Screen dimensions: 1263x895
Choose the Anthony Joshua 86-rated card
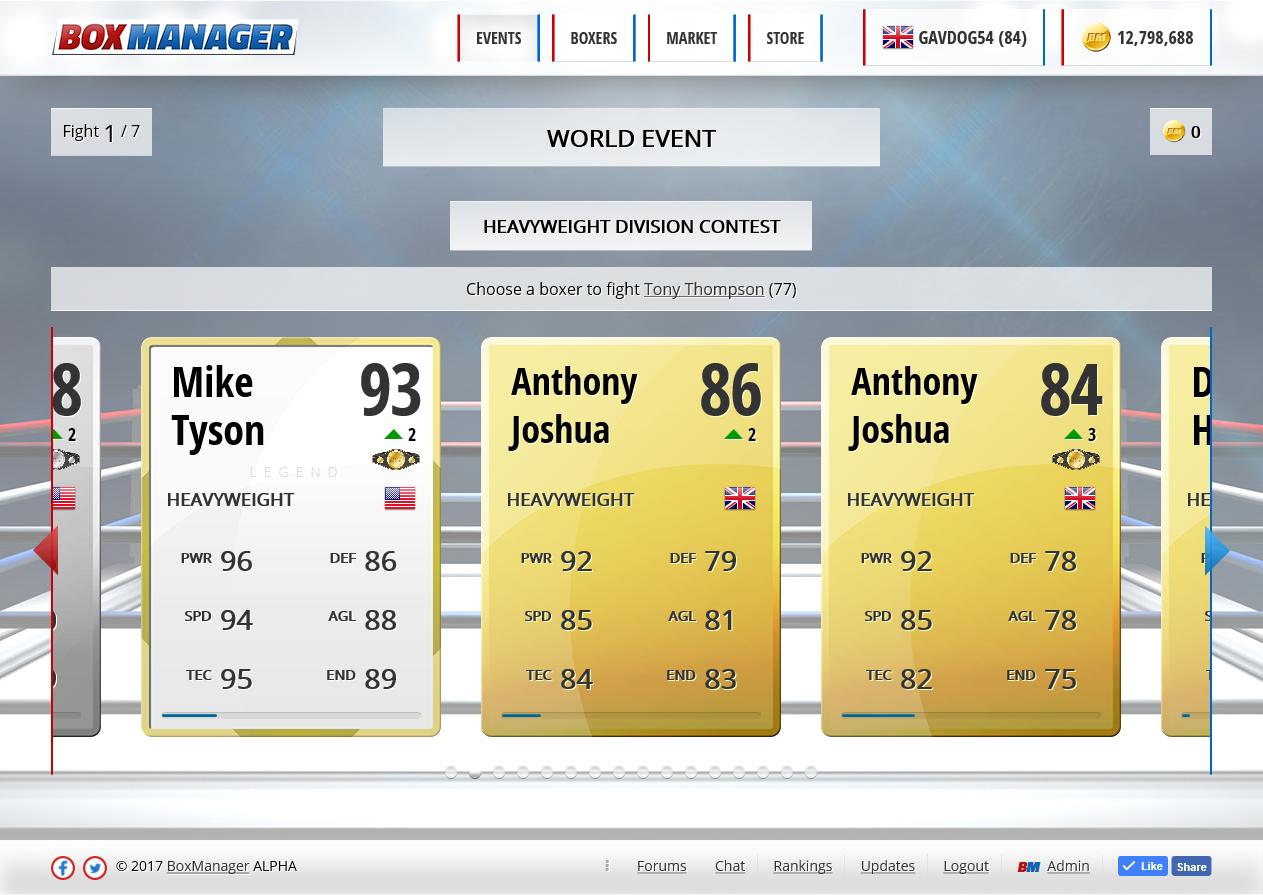(x=631, y=537)
